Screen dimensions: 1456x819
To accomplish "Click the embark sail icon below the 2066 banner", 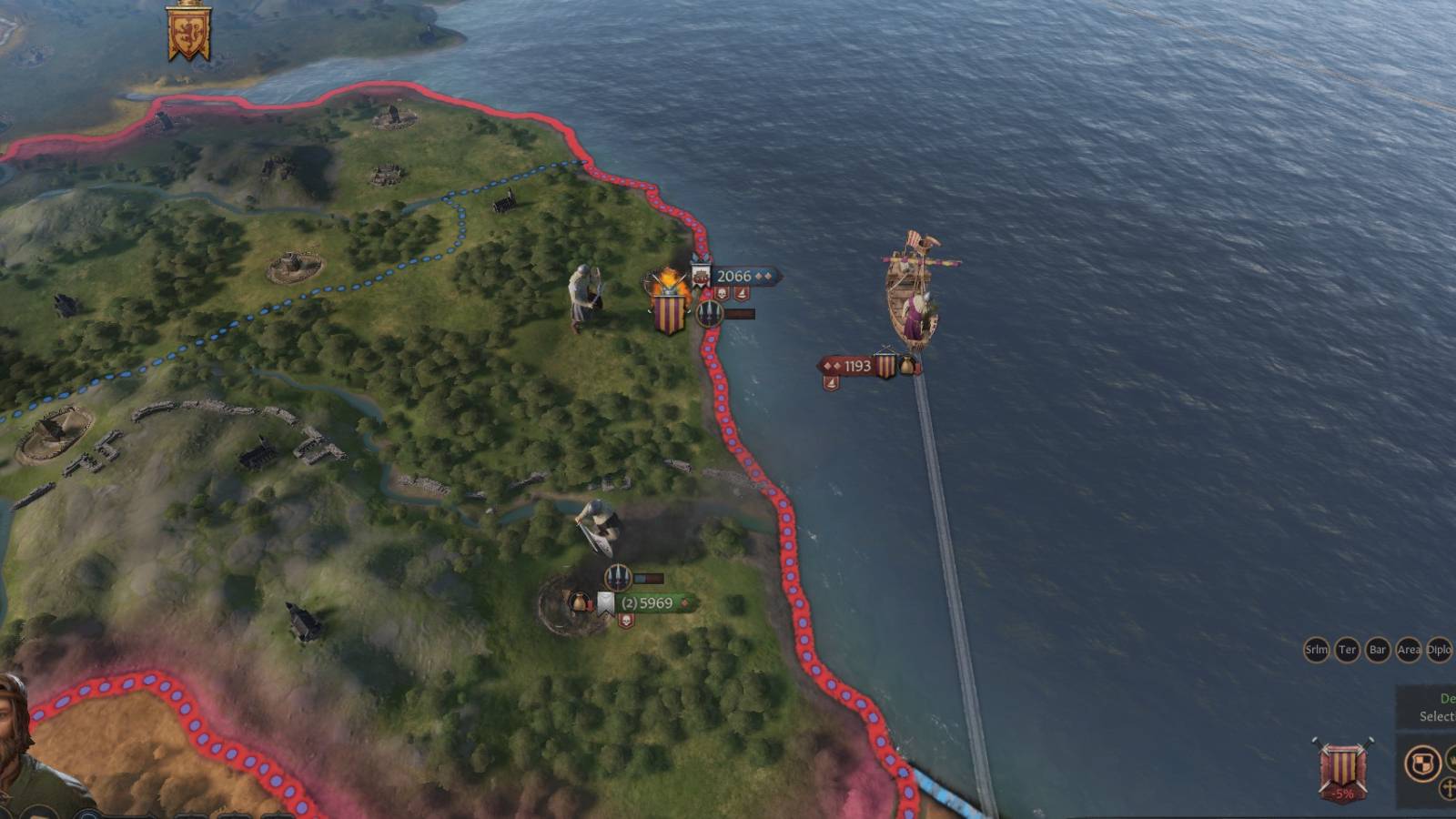I will [x=742, y=293].
